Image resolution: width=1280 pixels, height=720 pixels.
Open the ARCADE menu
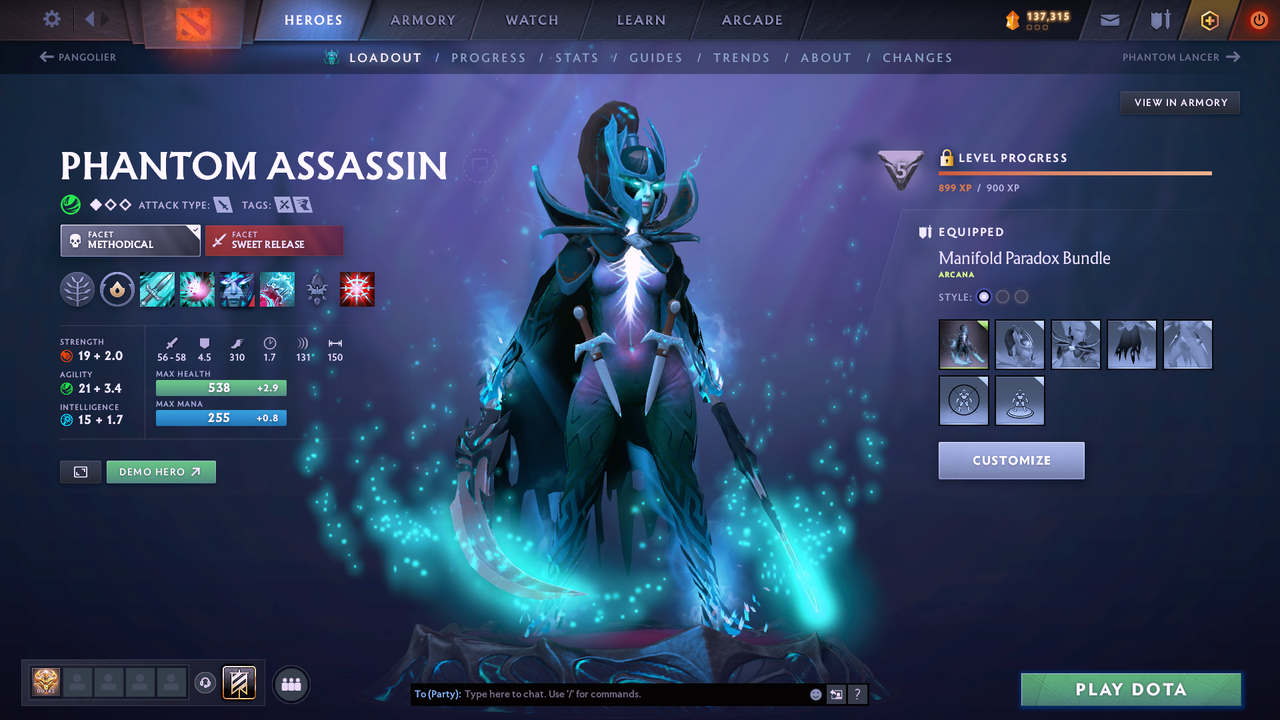pyautogui.click(x=751, y=19)
